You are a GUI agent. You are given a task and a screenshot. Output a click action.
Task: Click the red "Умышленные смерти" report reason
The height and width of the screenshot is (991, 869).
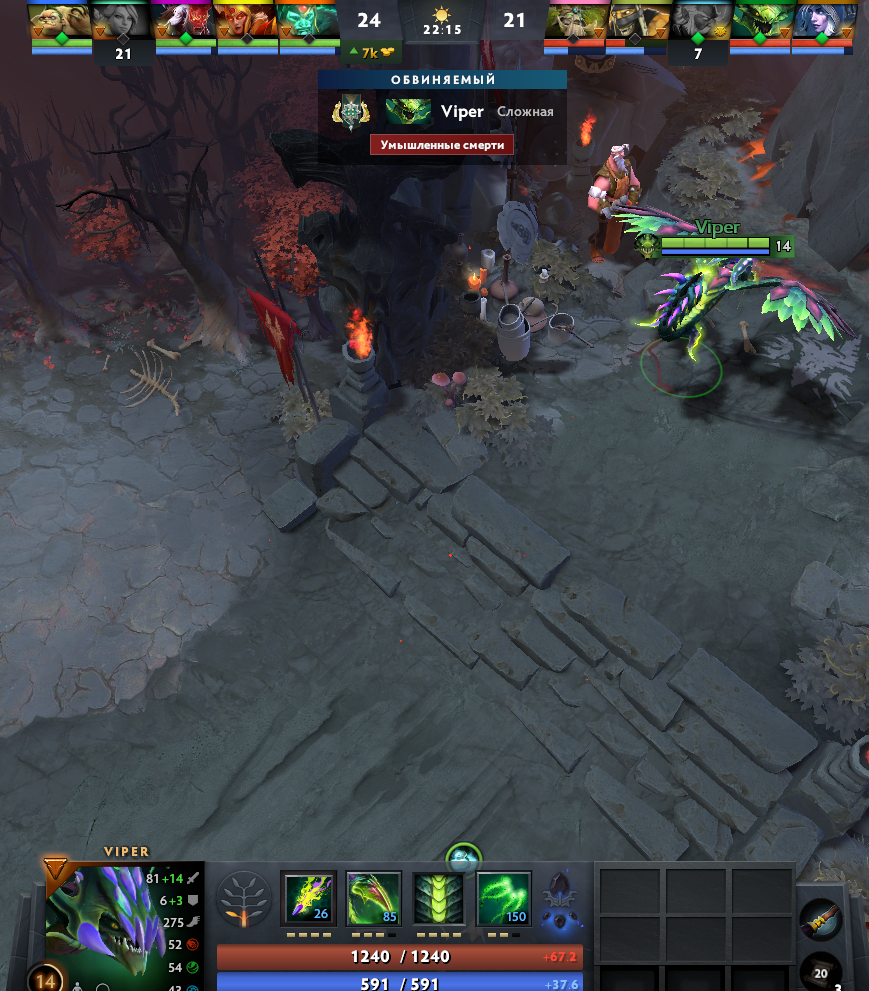click(x=442, y=145)
